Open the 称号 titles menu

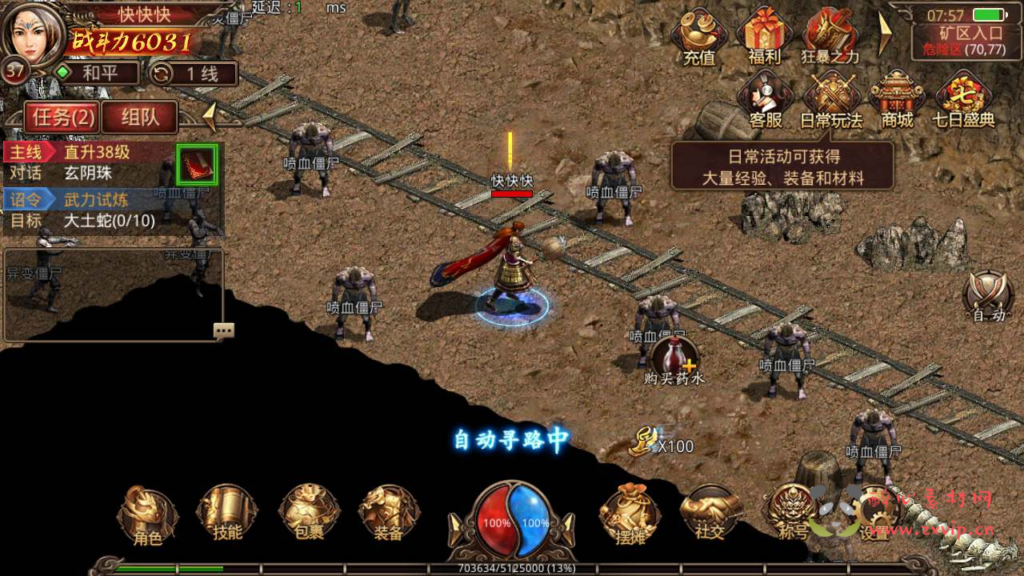point(792,515)
